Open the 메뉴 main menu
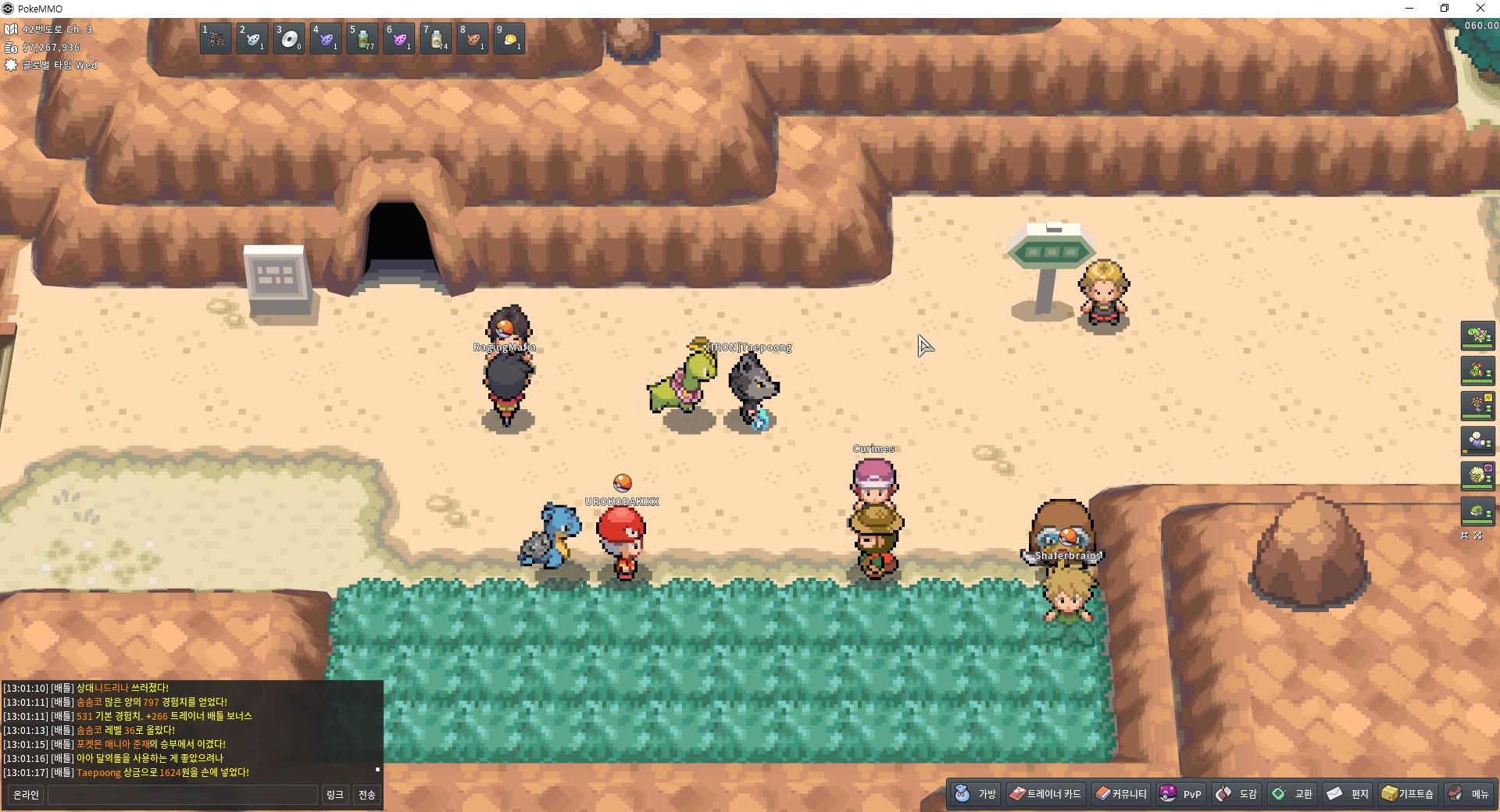Image resolution: width=1500 pixels, height=812 pixels. pos(1468,794)
